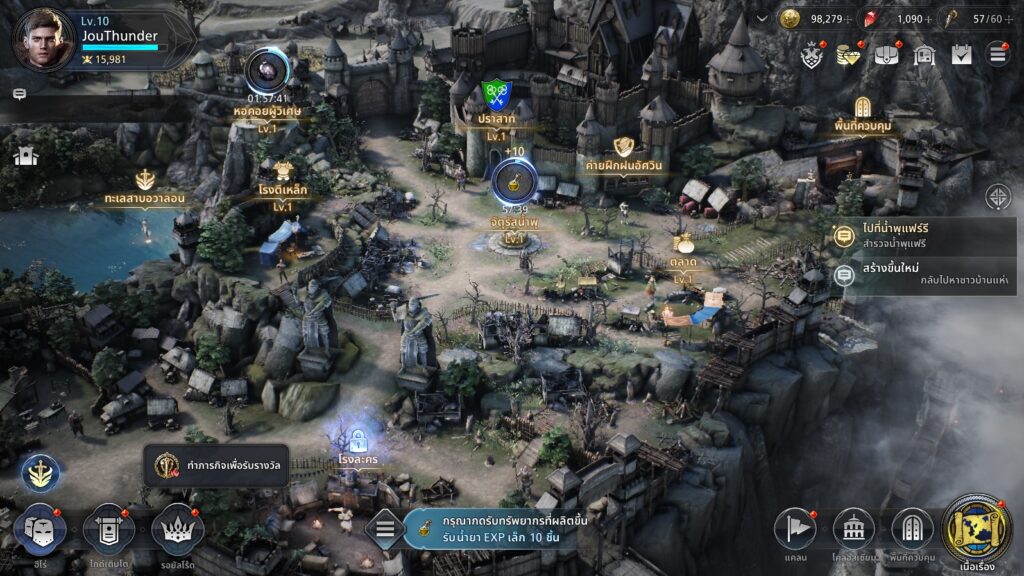Open the ไกด์เติบโต growth guide button
Screen dimensions: 1024x576
pos(108,527)
